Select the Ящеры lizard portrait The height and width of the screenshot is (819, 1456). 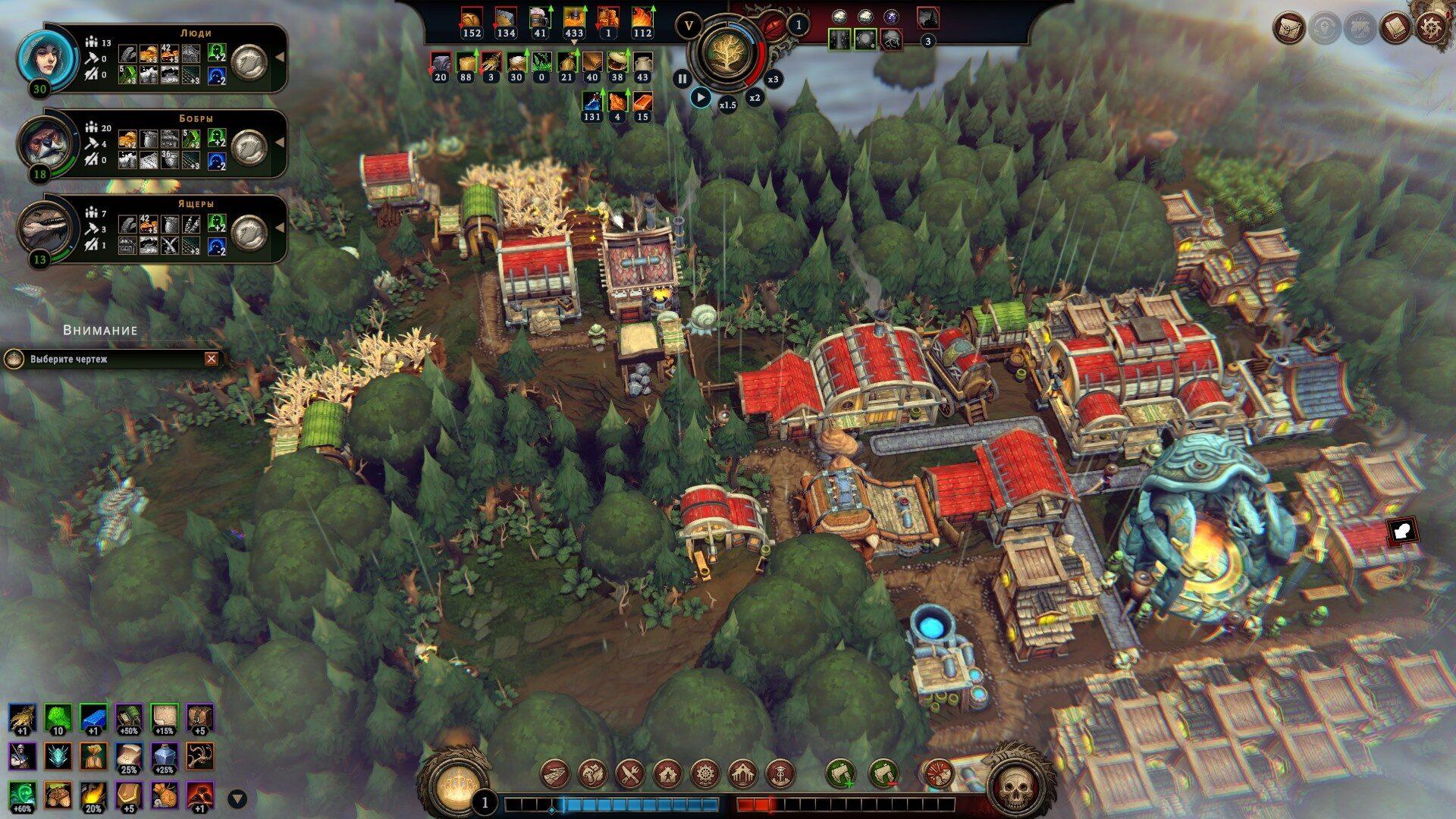point(49,228)
